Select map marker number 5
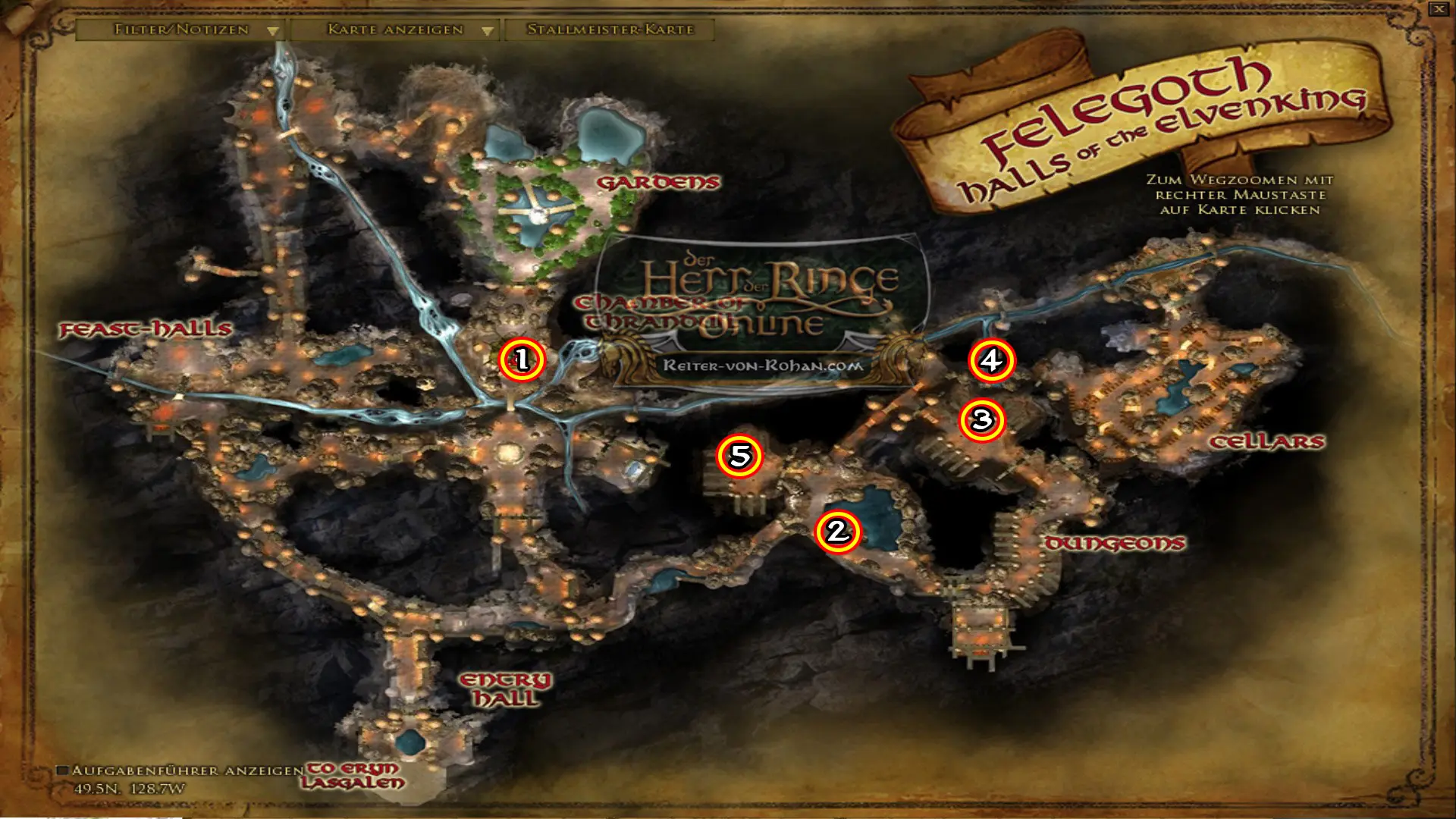 tap(739, 456)
